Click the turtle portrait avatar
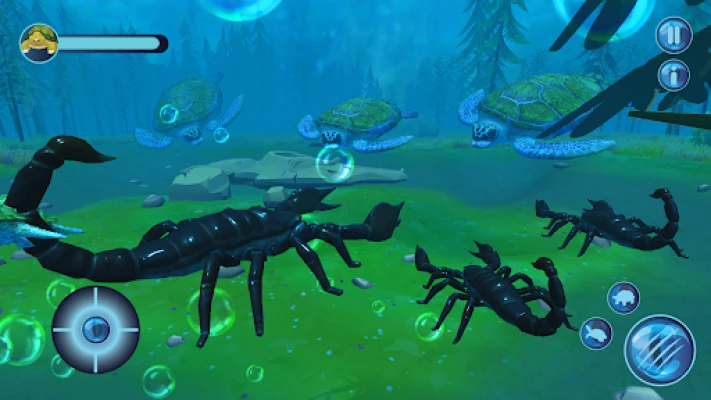This screenshot has height=400, width=711. pos(39,43)
